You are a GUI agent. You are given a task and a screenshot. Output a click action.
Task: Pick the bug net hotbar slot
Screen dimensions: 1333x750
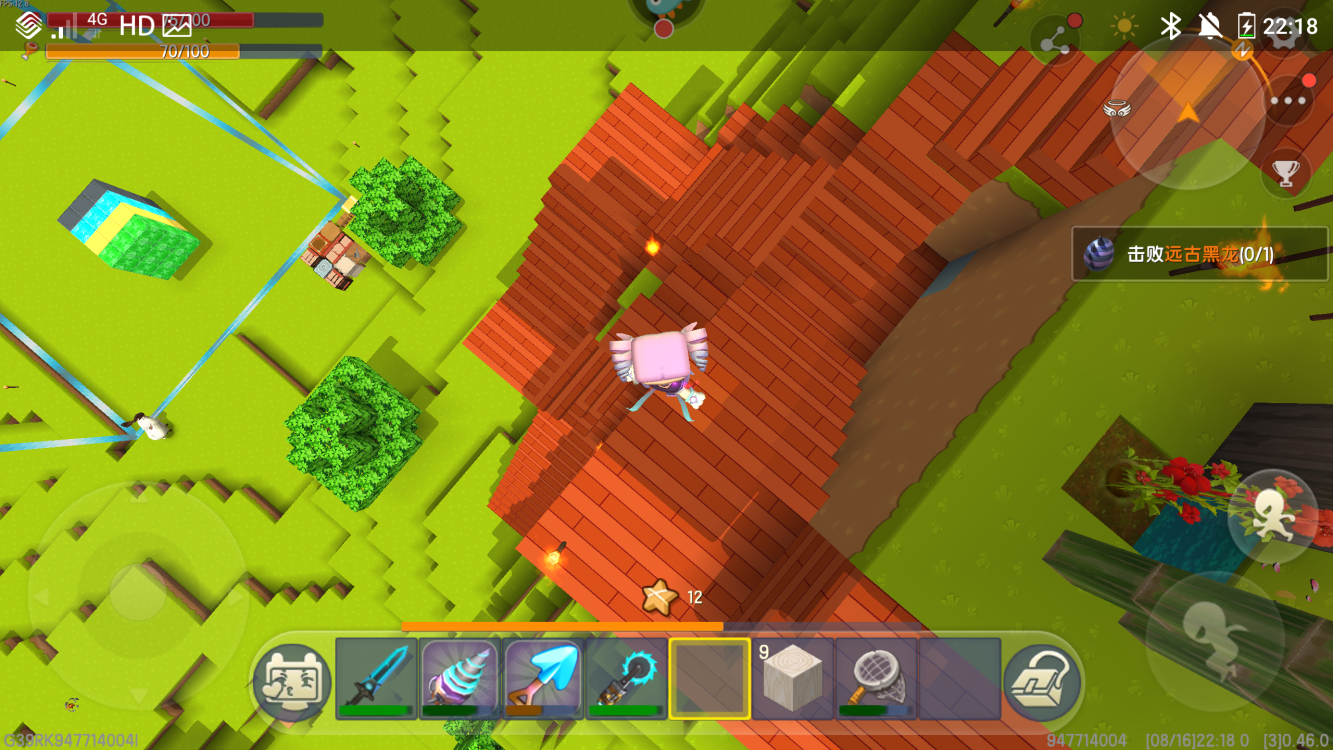[876, 678]
